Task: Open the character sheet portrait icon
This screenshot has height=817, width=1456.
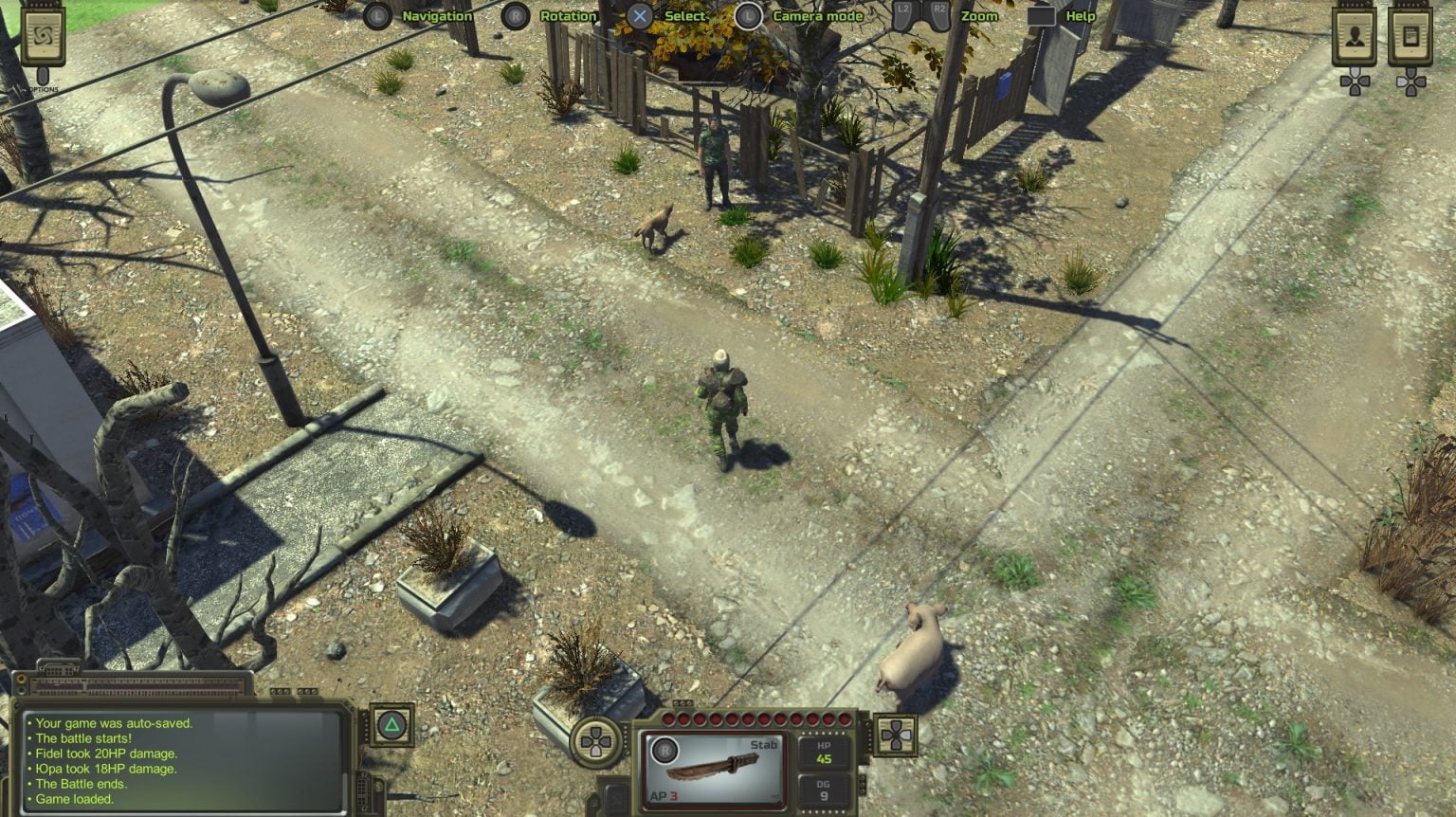Action: click(1355, 37)
